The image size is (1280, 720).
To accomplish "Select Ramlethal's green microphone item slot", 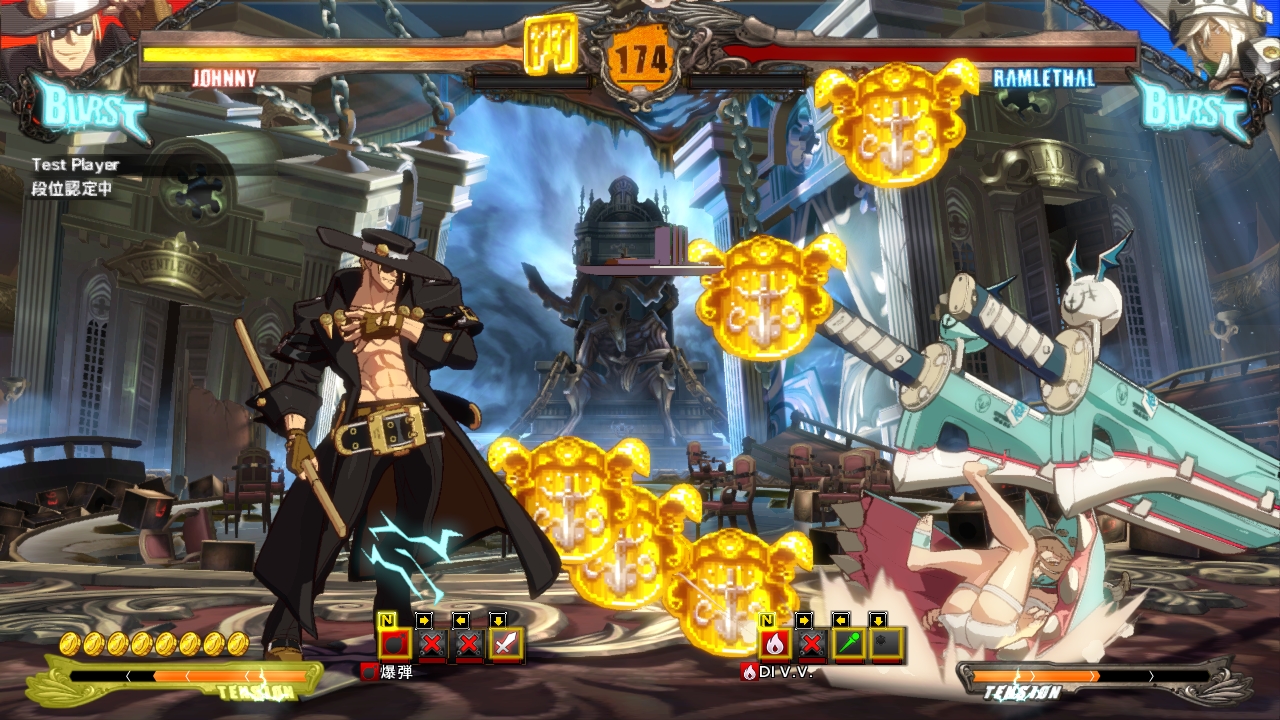I will click(849, 644).
